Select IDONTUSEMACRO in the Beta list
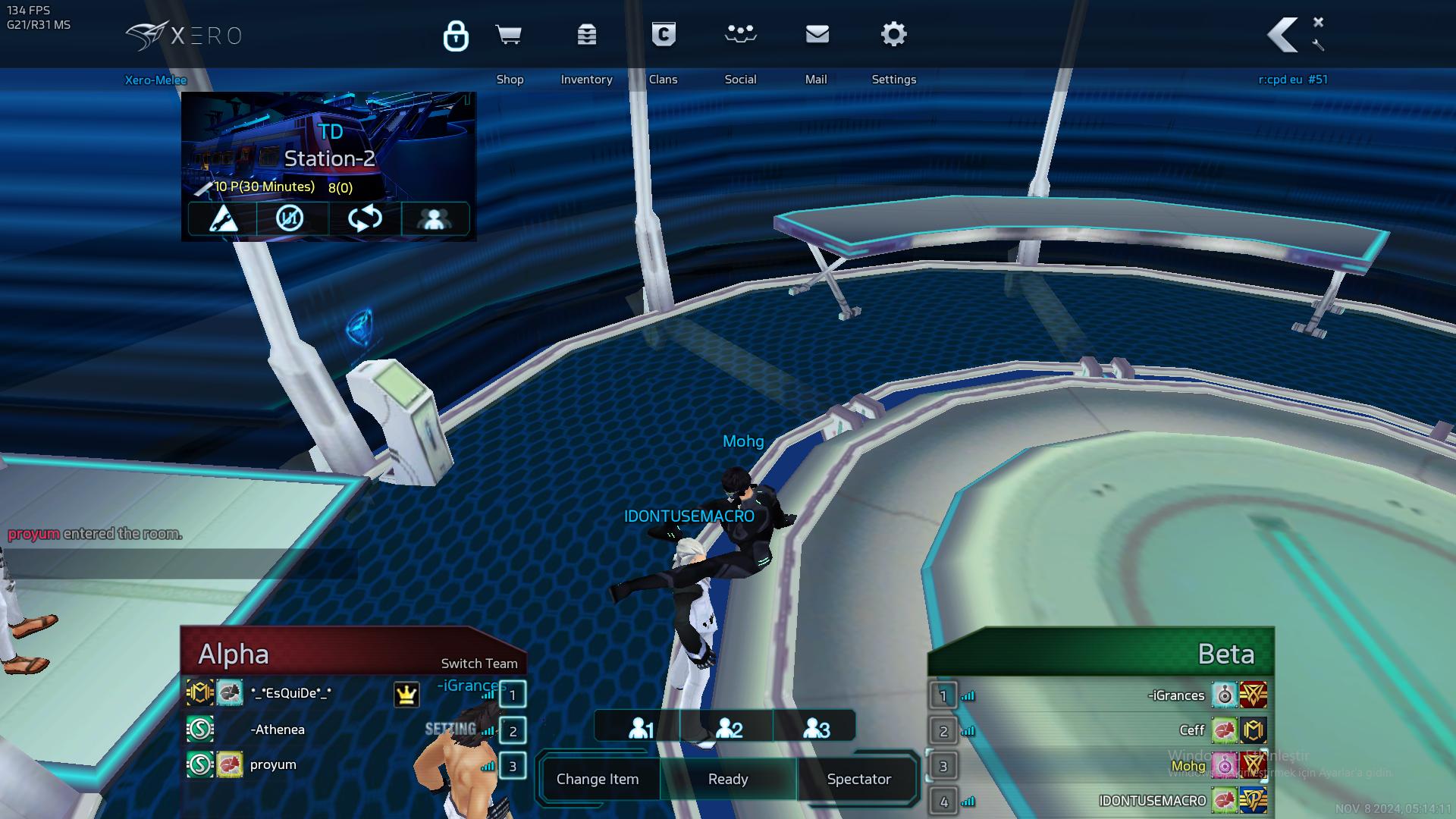 (1152, 801)
